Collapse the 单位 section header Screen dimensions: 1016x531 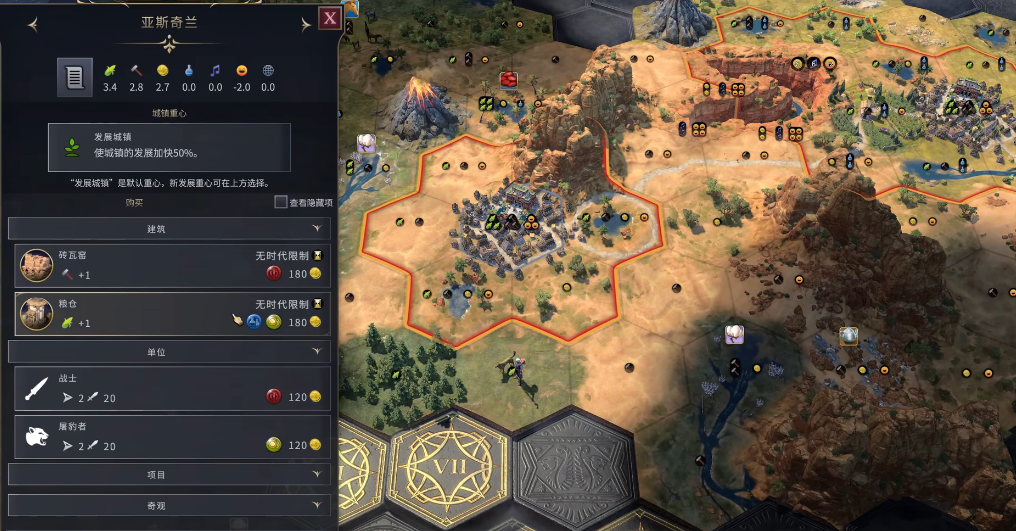169,352
